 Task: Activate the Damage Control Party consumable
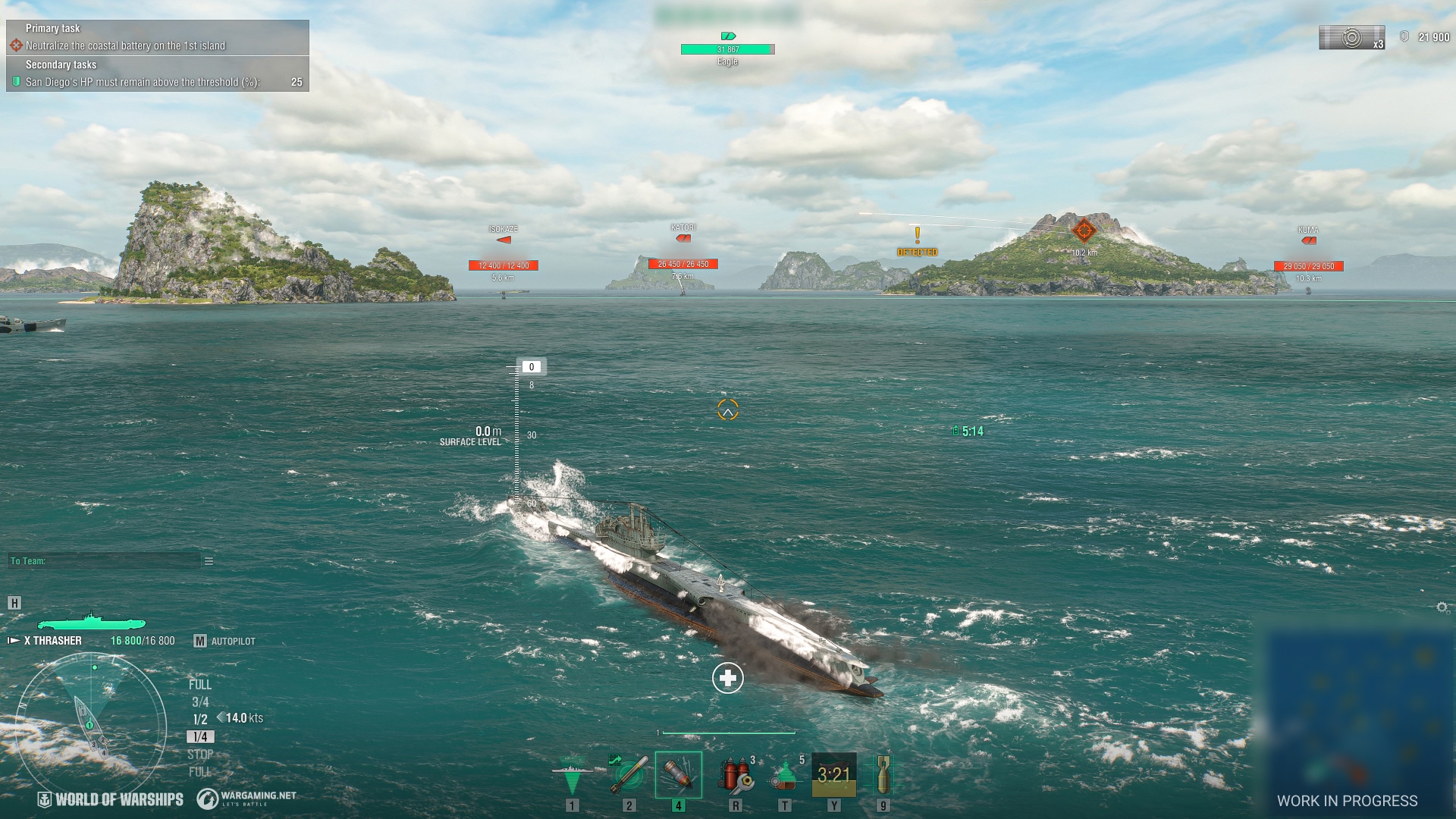click(x=736, y=775)
